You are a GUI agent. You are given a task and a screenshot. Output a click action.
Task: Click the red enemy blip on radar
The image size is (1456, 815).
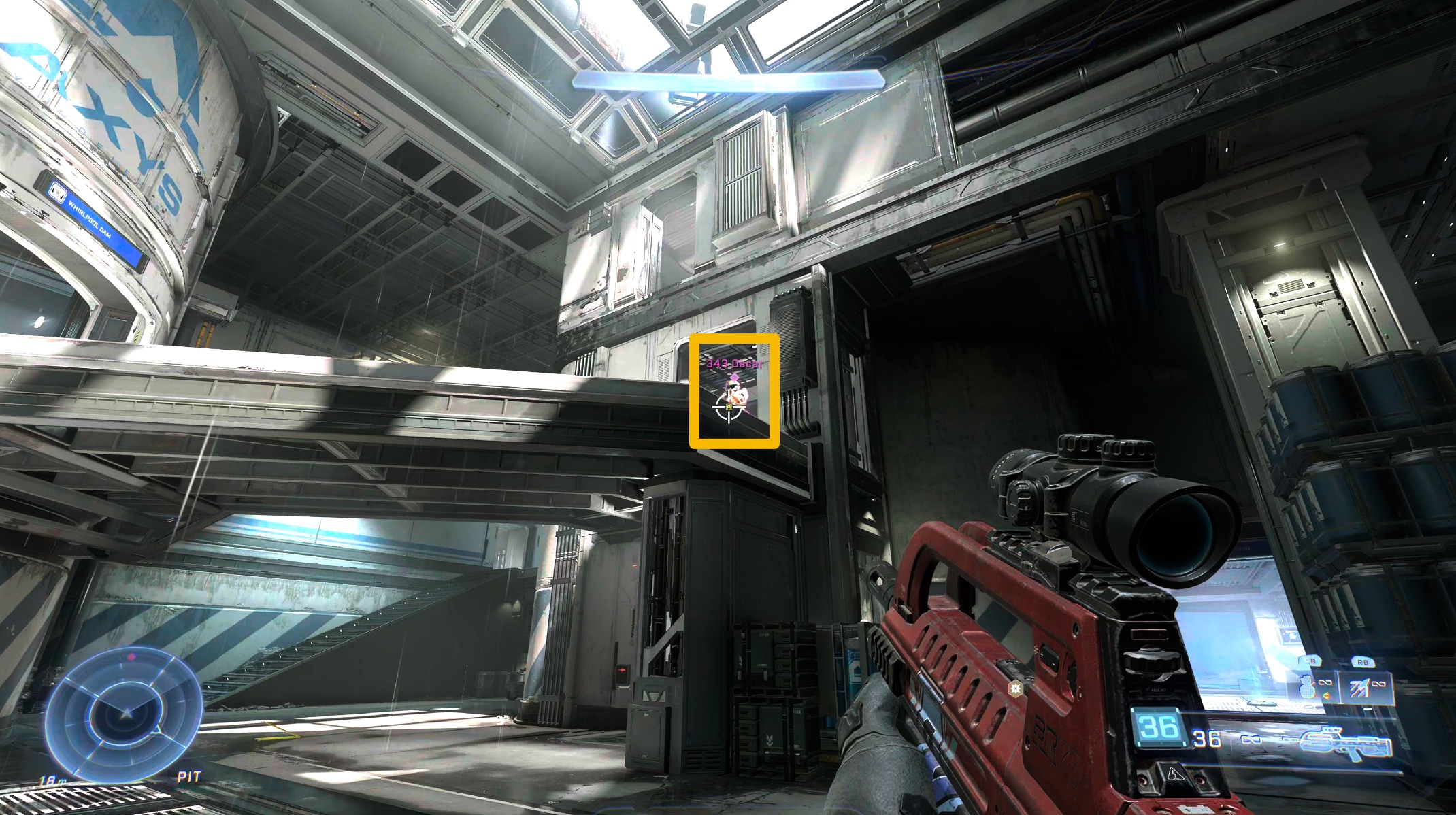coord(132,656)
